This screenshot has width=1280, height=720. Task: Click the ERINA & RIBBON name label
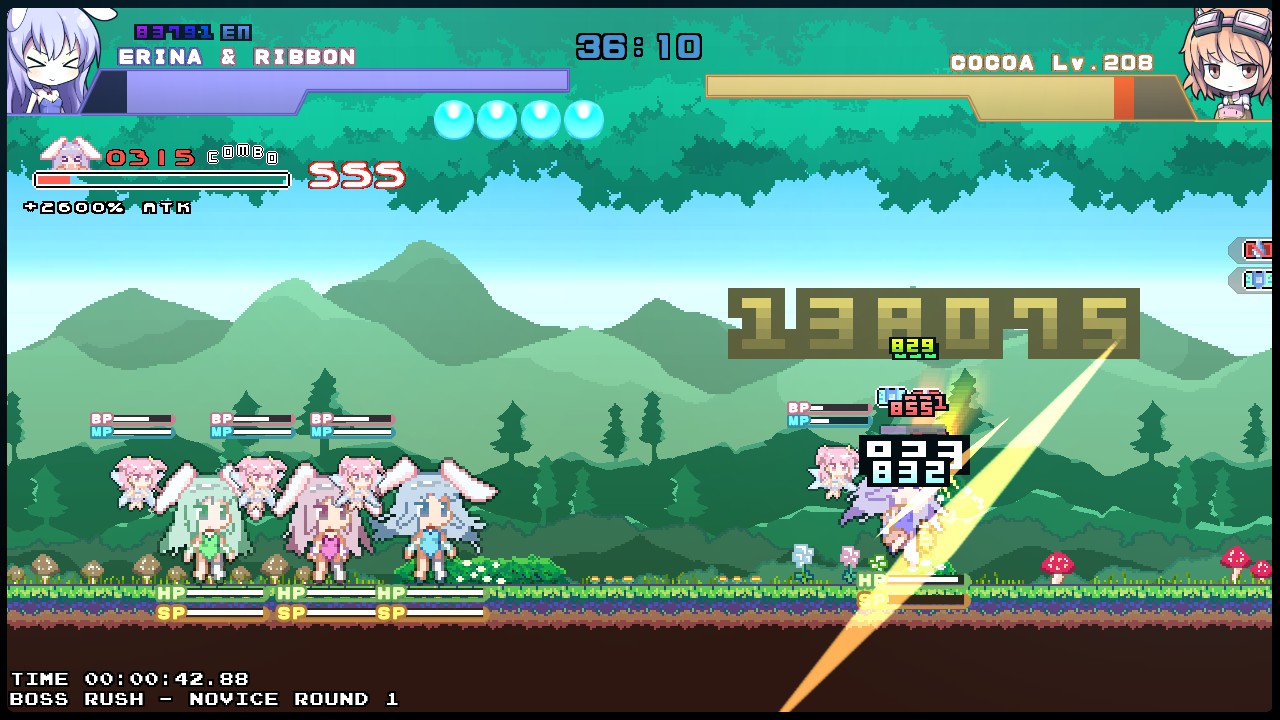[236, 57]
